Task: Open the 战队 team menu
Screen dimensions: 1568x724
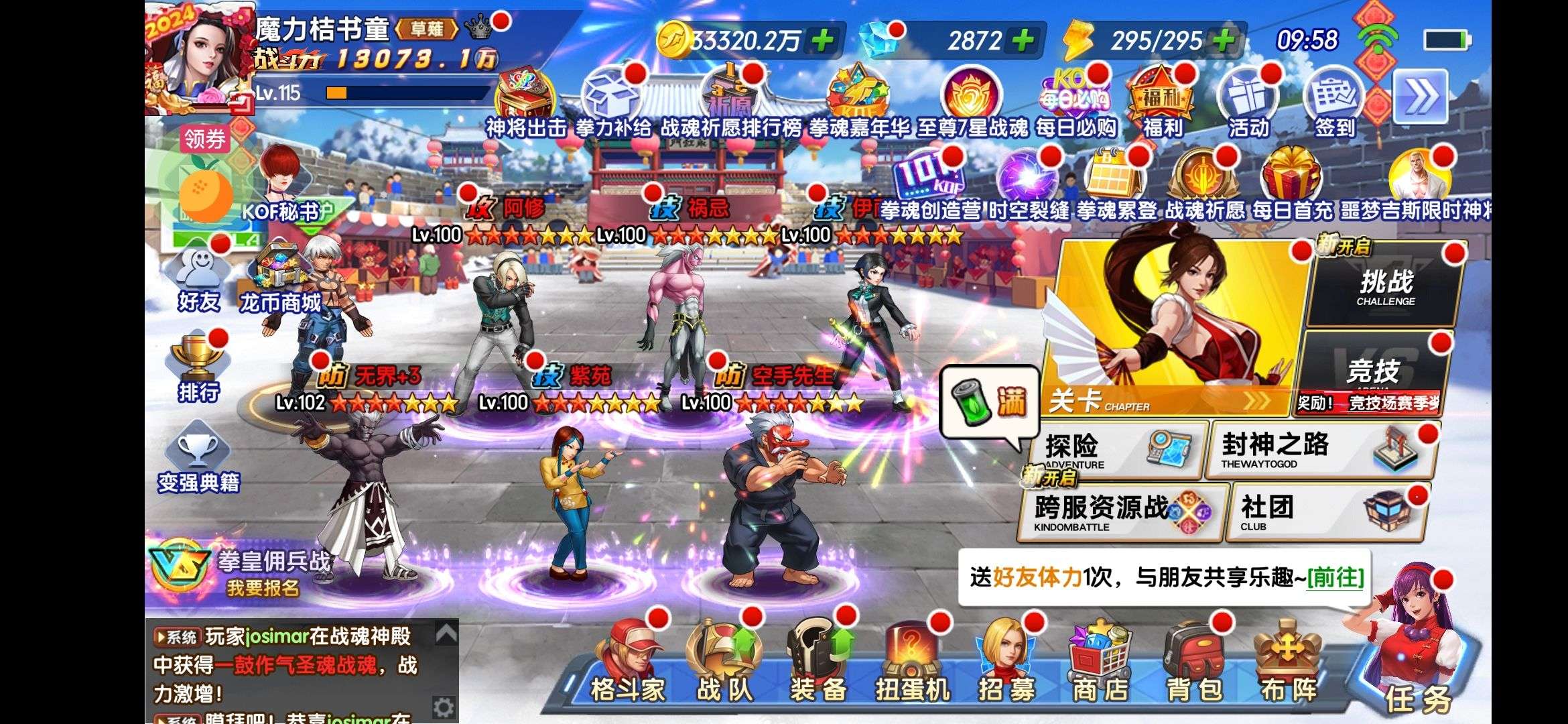Action: (724, 664)
